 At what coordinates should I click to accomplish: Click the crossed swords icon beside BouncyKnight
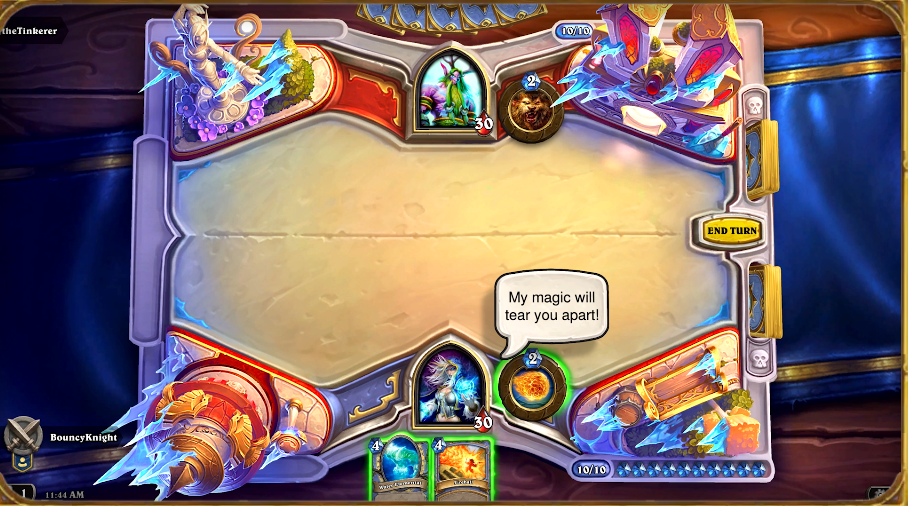click(23, 436)
